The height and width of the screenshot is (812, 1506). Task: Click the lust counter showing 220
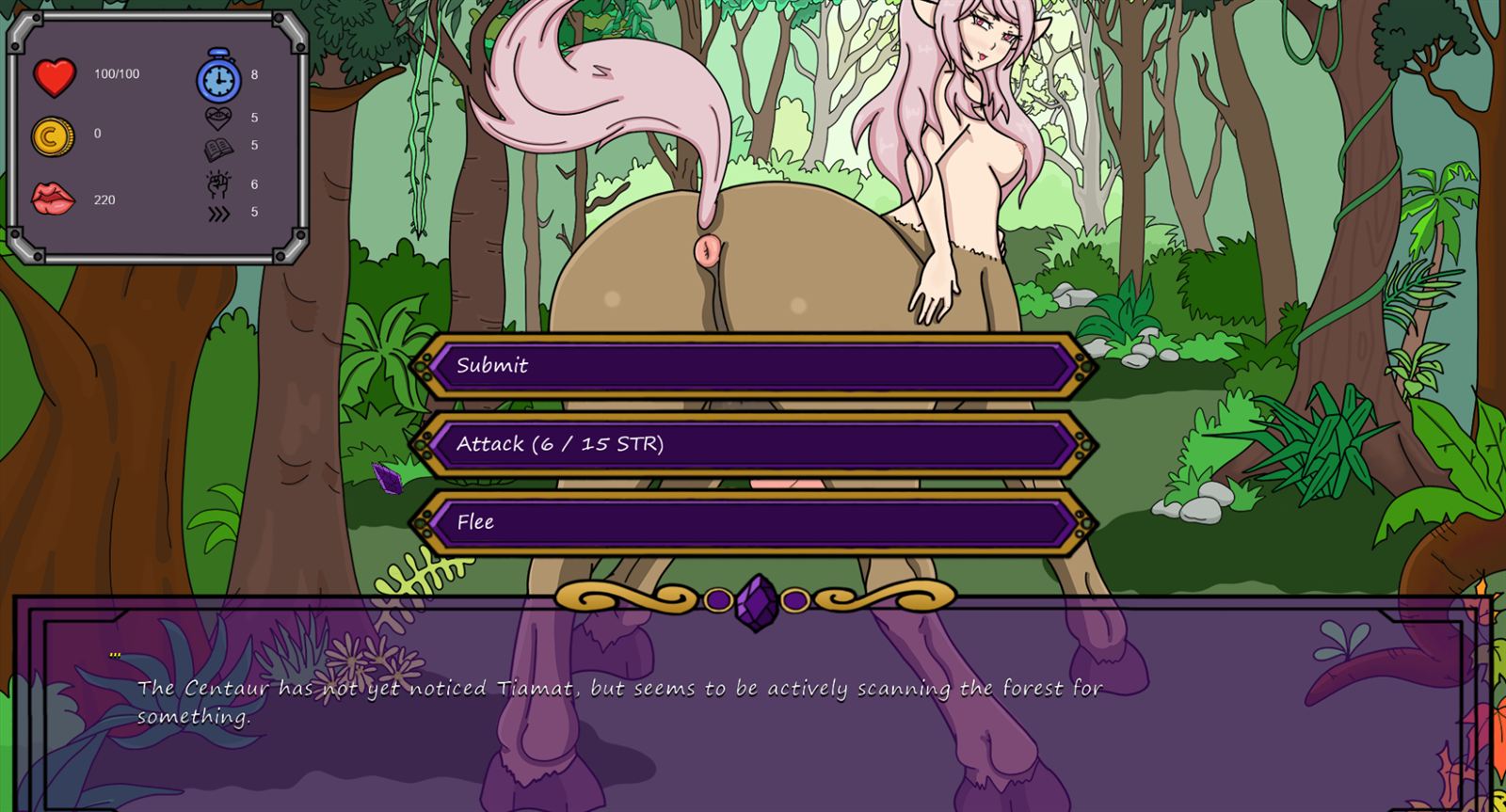(104, 200)
